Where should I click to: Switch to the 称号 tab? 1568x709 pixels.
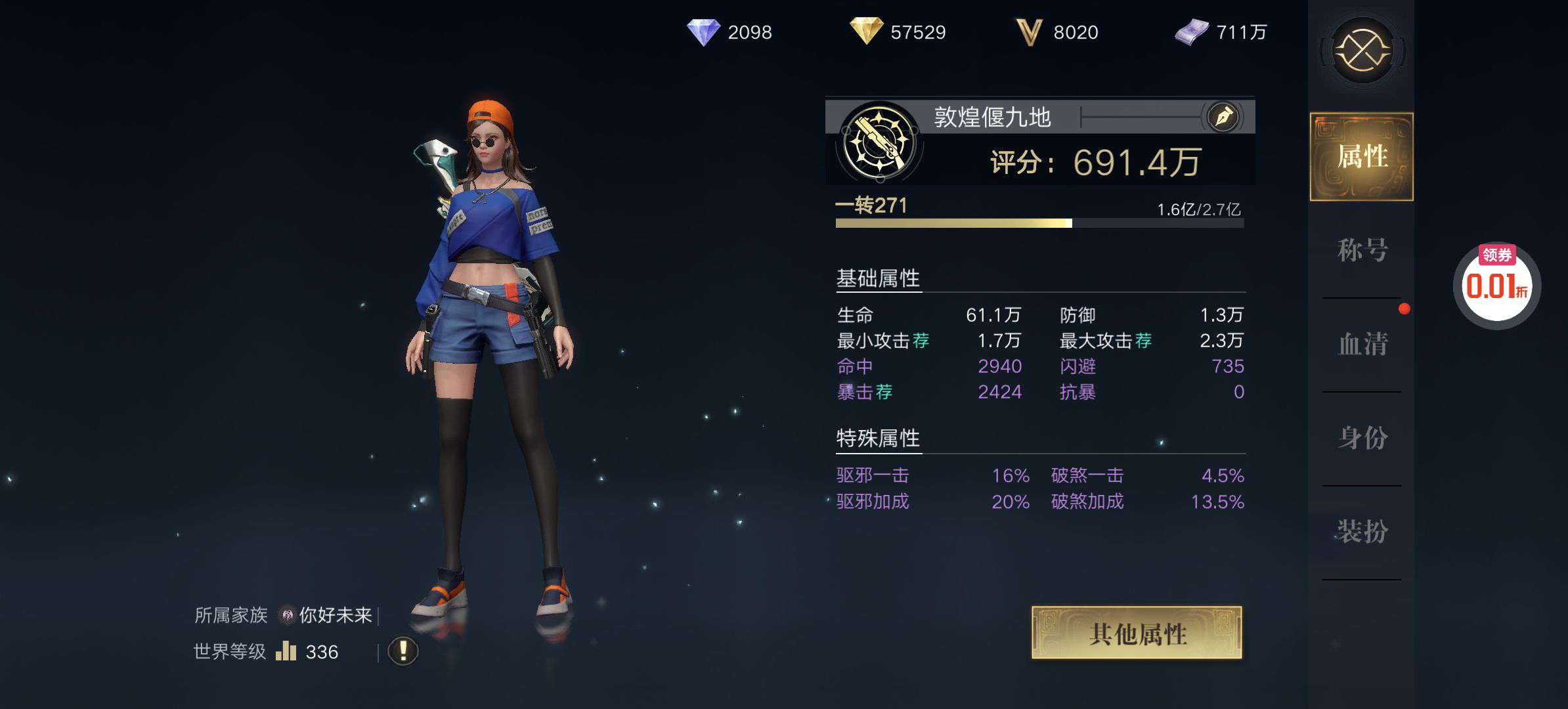click(1362, 250)
